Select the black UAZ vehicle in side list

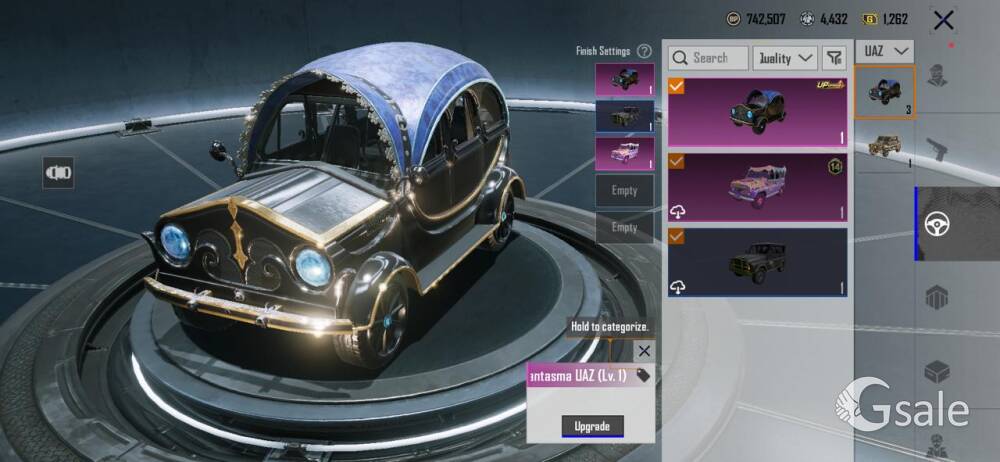tap(885, 92)
